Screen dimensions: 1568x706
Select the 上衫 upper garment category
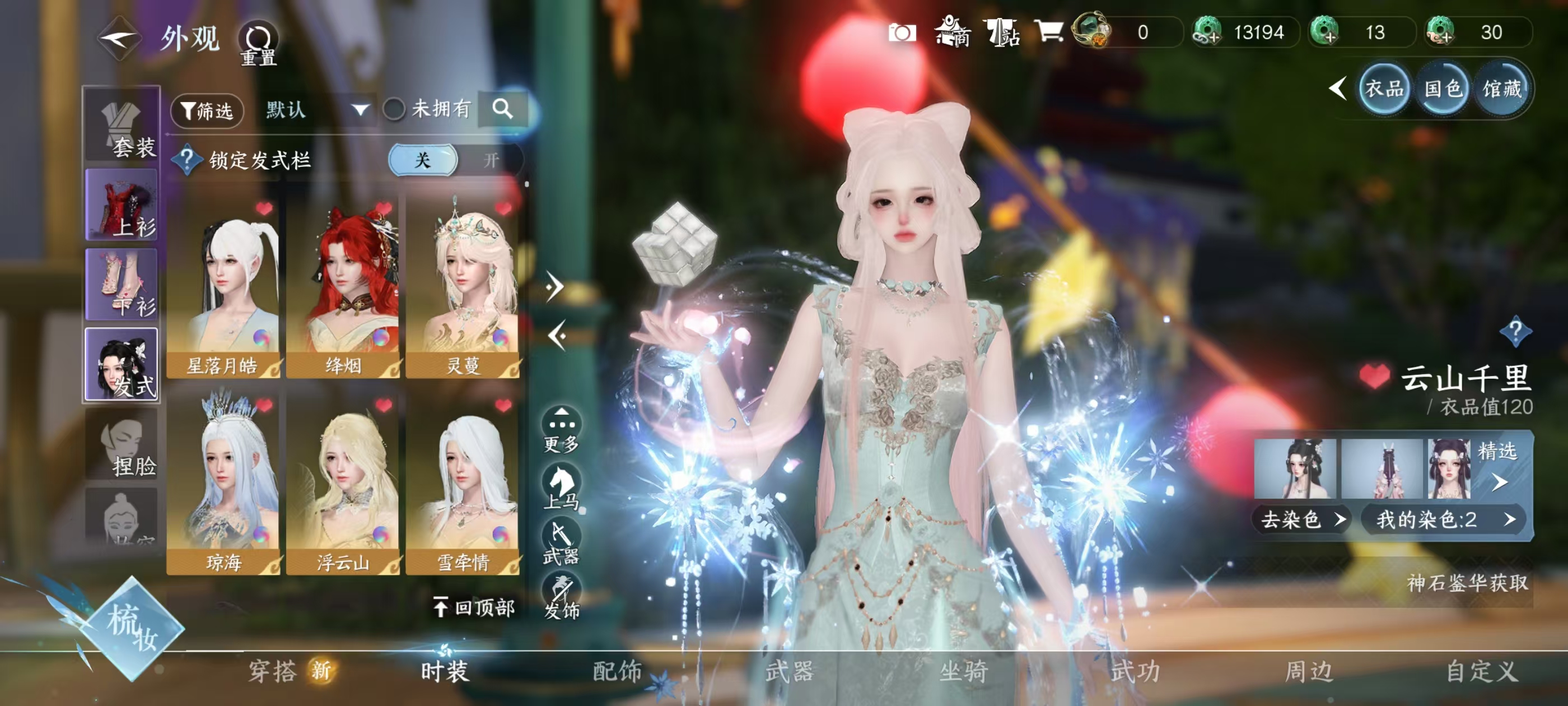122,204
